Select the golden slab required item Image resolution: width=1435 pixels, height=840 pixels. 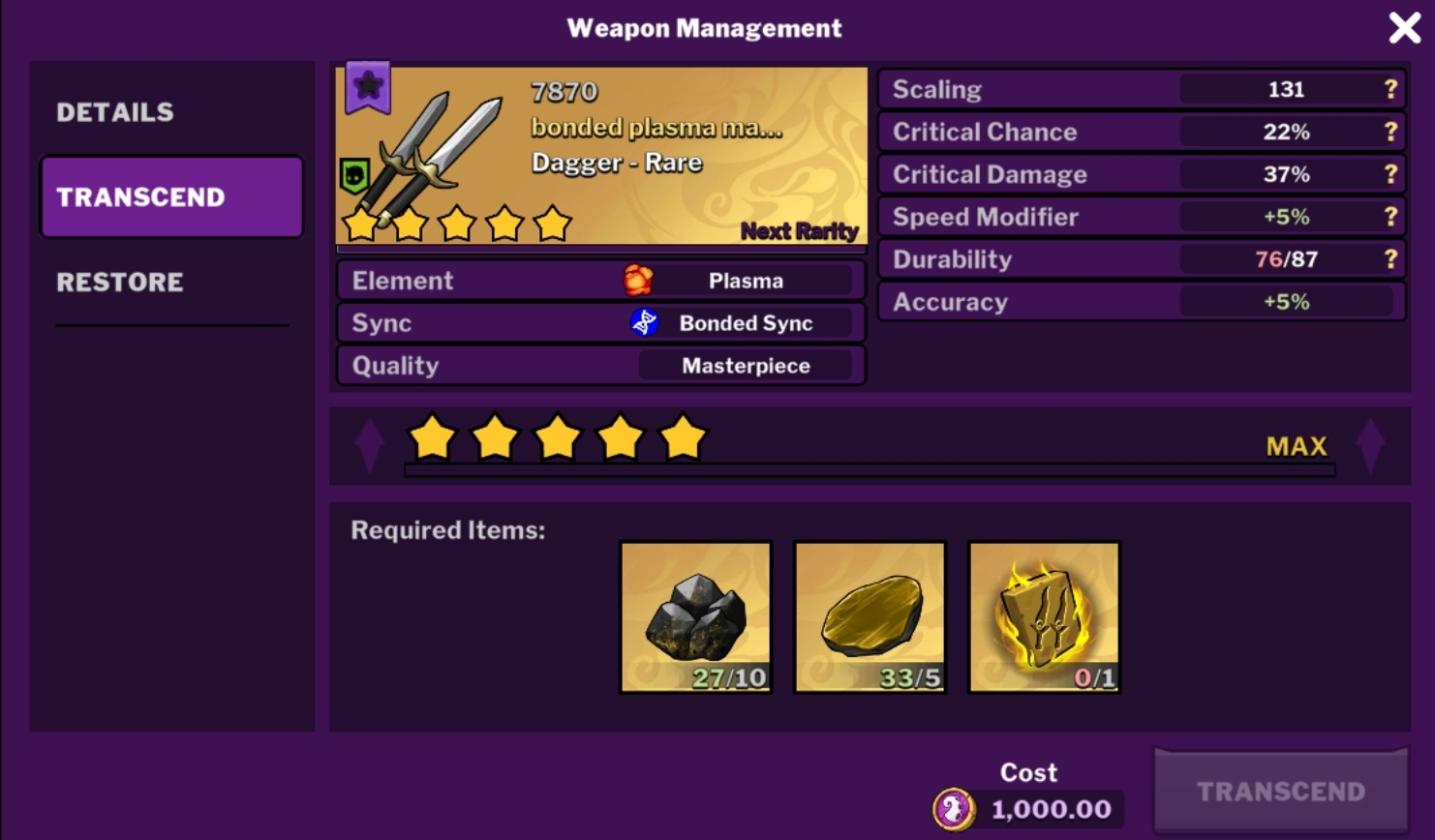(x=870, y=615)
